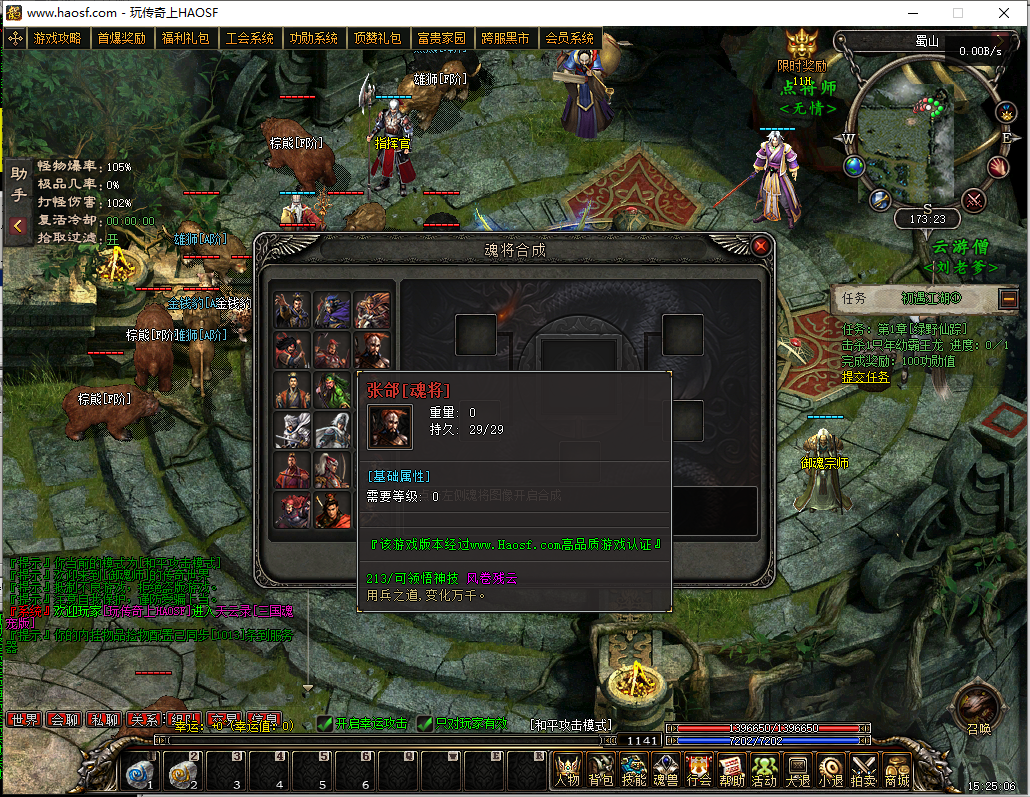Open the 人物 character panel
This screenshot has height=797, width=1030.
coord(567,770)
